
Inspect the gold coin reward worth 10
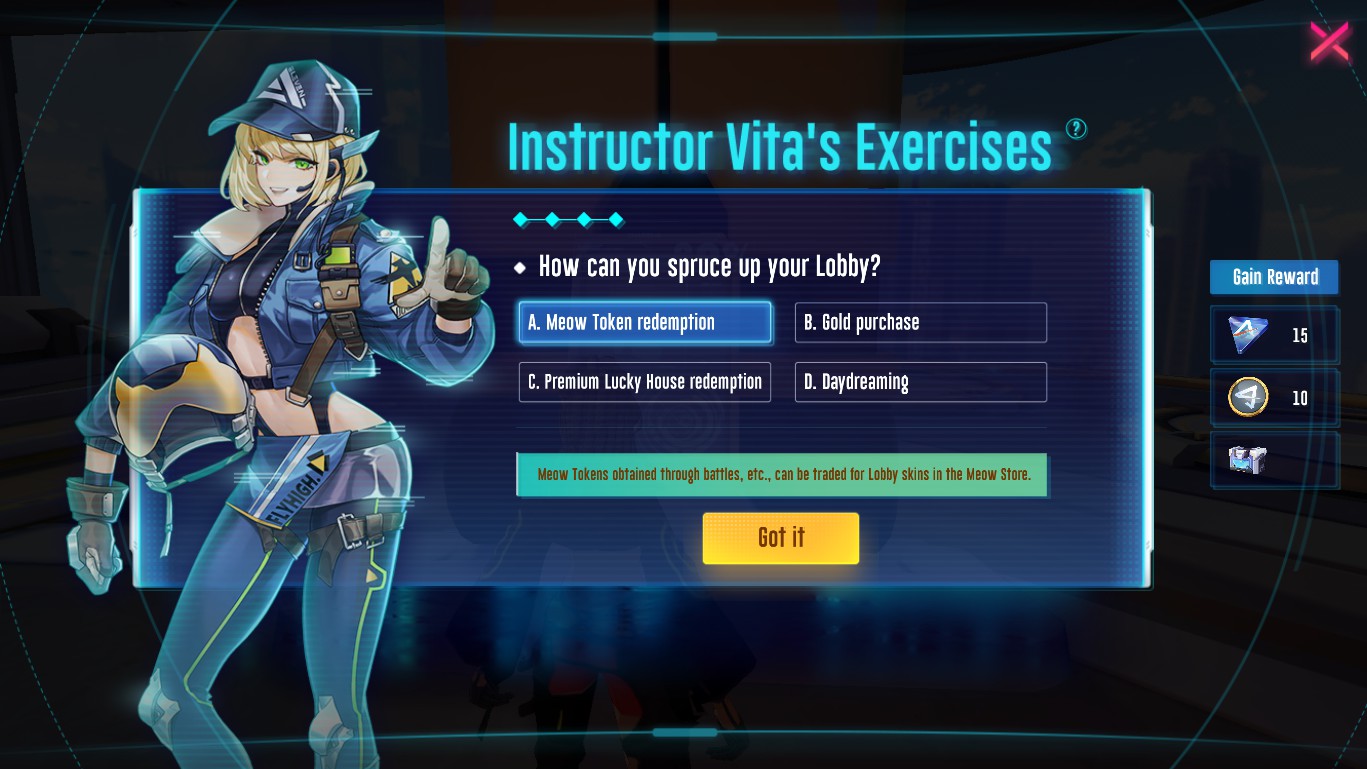click(x=1249, y=398)
